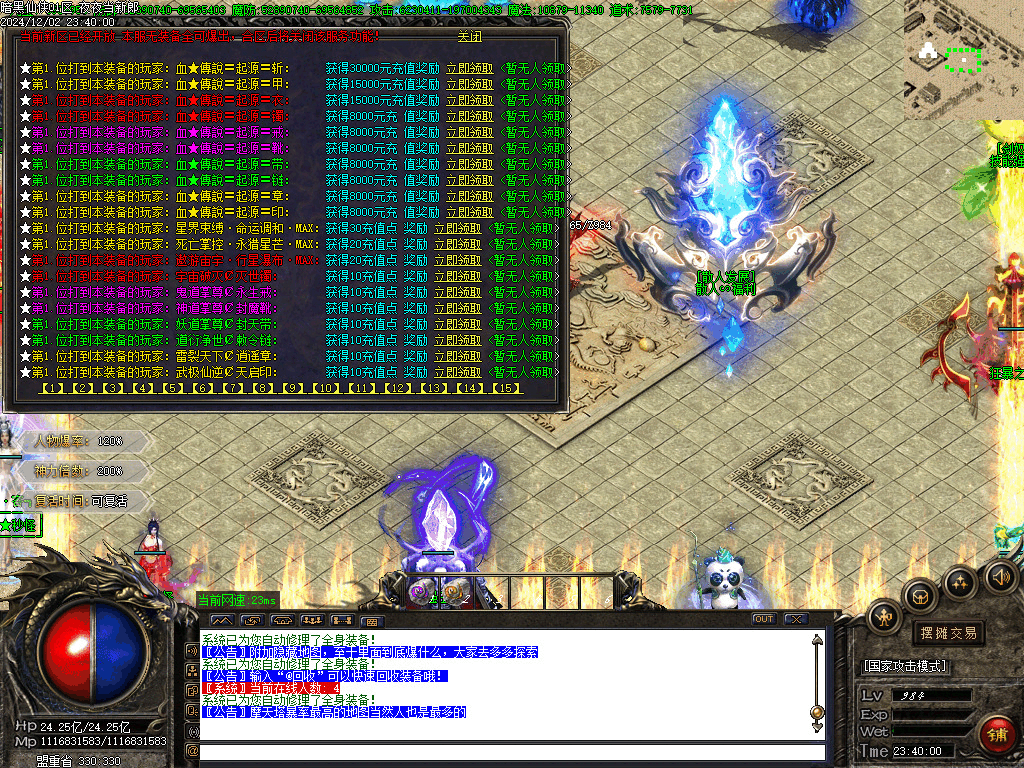Close the equipment reward panel via 关闭
Image resolution: width=1024 pixels, height=768 pixels.
coord(469,37)
